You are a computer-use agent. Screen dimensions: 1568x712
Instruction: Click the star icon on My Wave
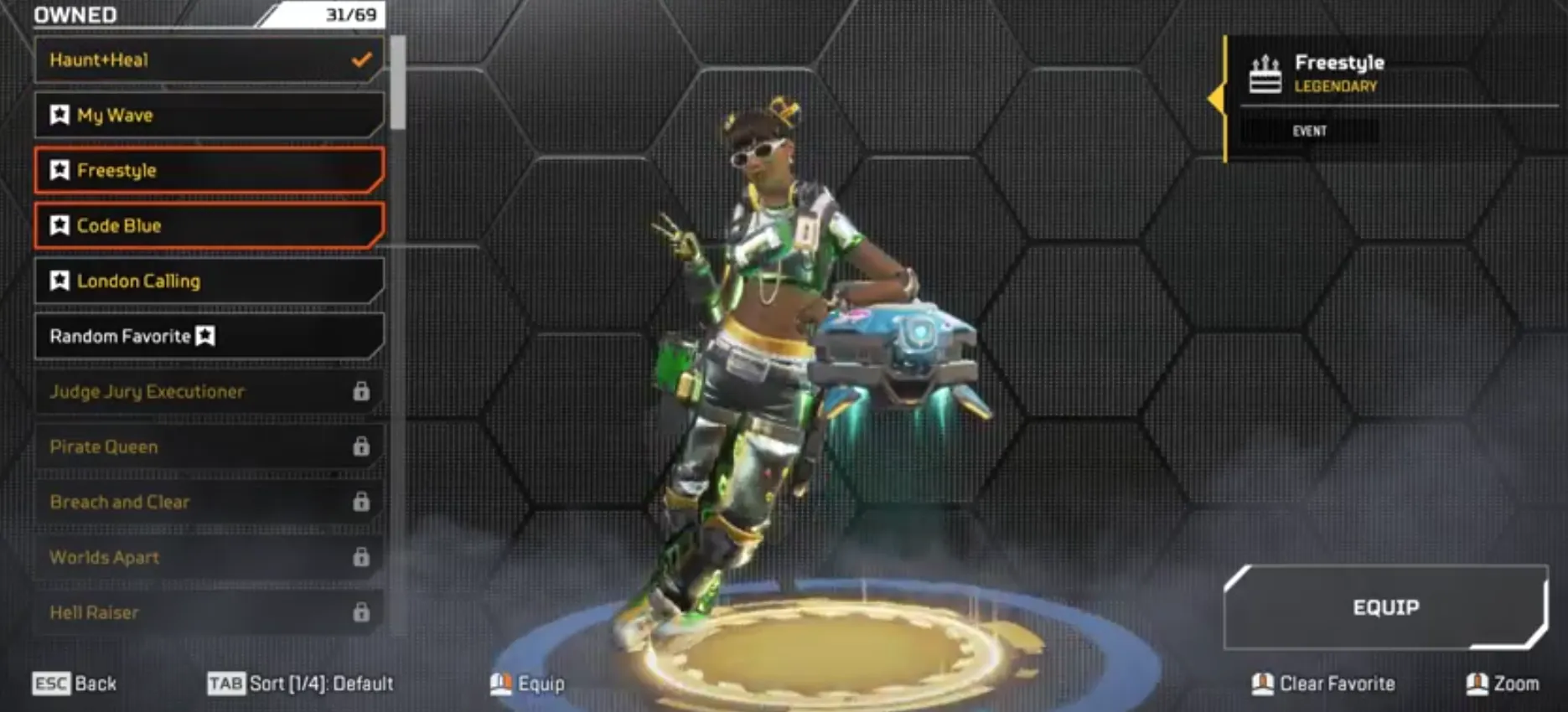point(59,115)
